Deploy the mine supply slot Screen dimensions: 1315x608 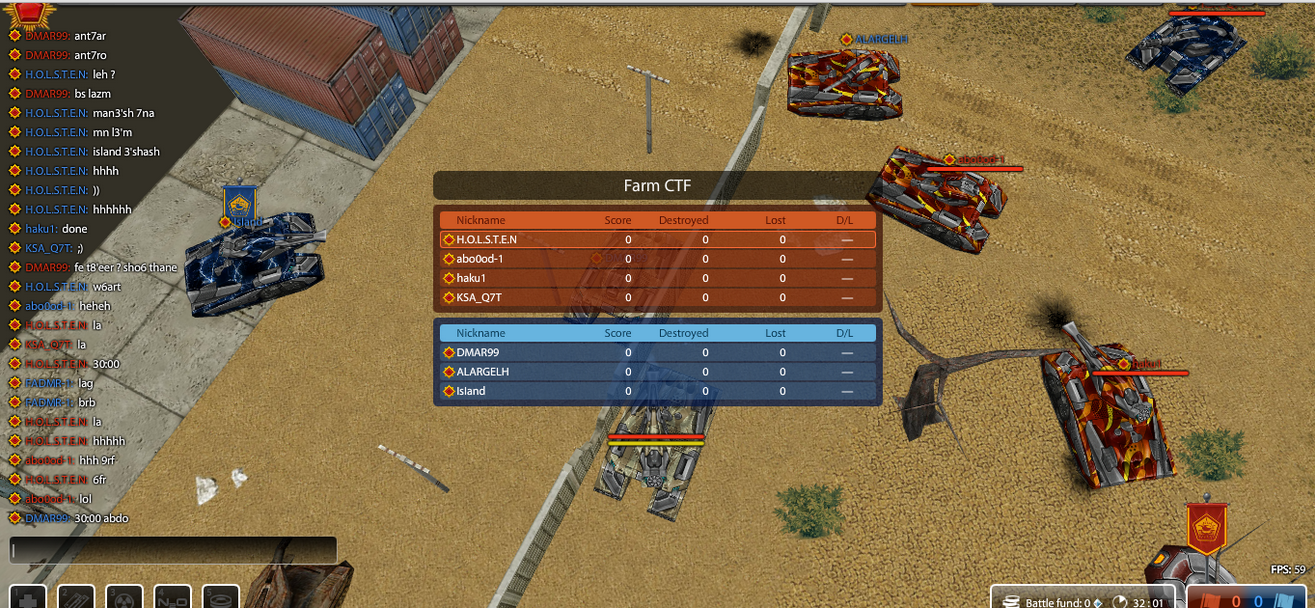pyautogui.click(x=221, y=597)
